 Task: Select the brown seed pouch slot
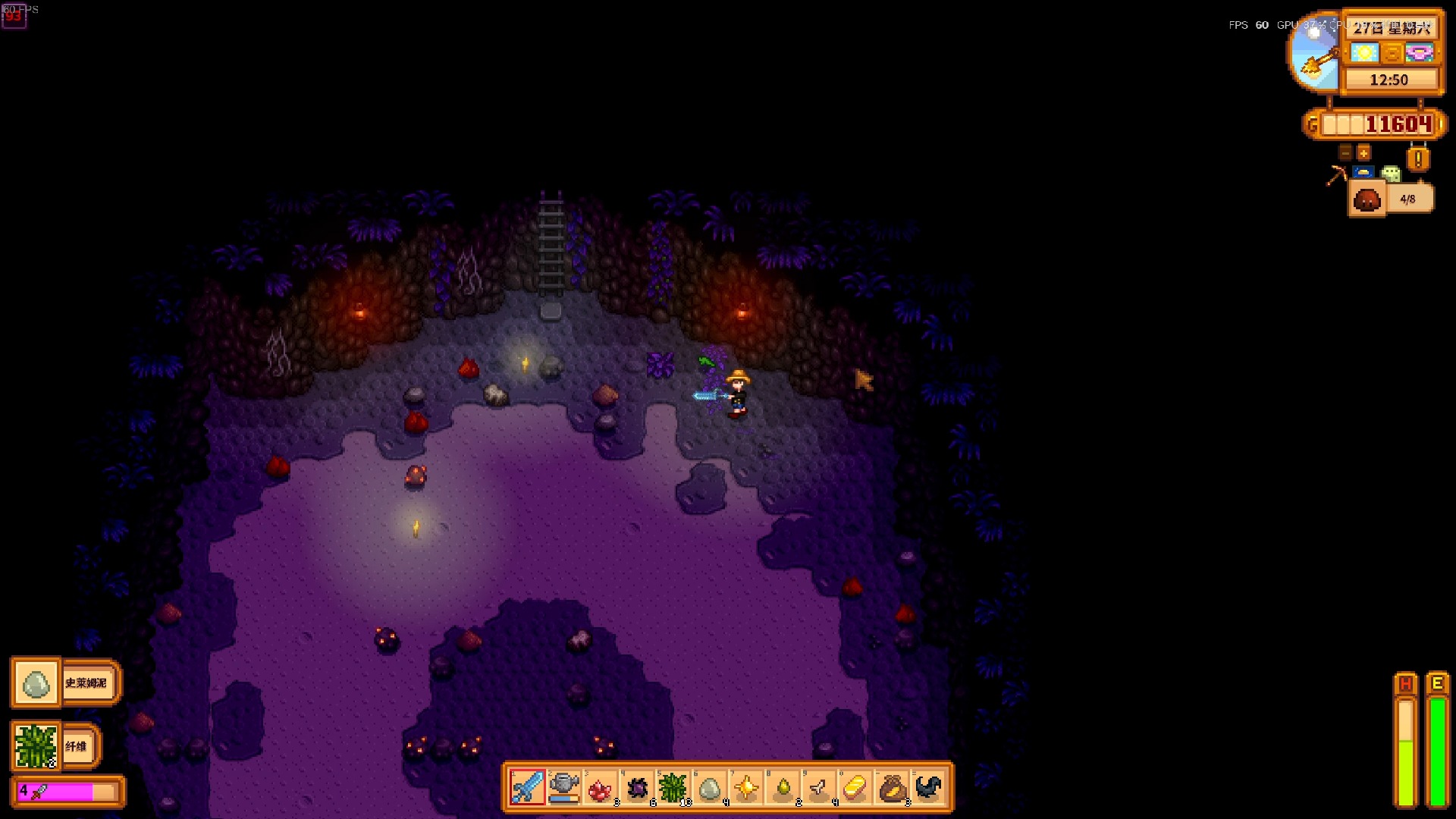[893, 788]
